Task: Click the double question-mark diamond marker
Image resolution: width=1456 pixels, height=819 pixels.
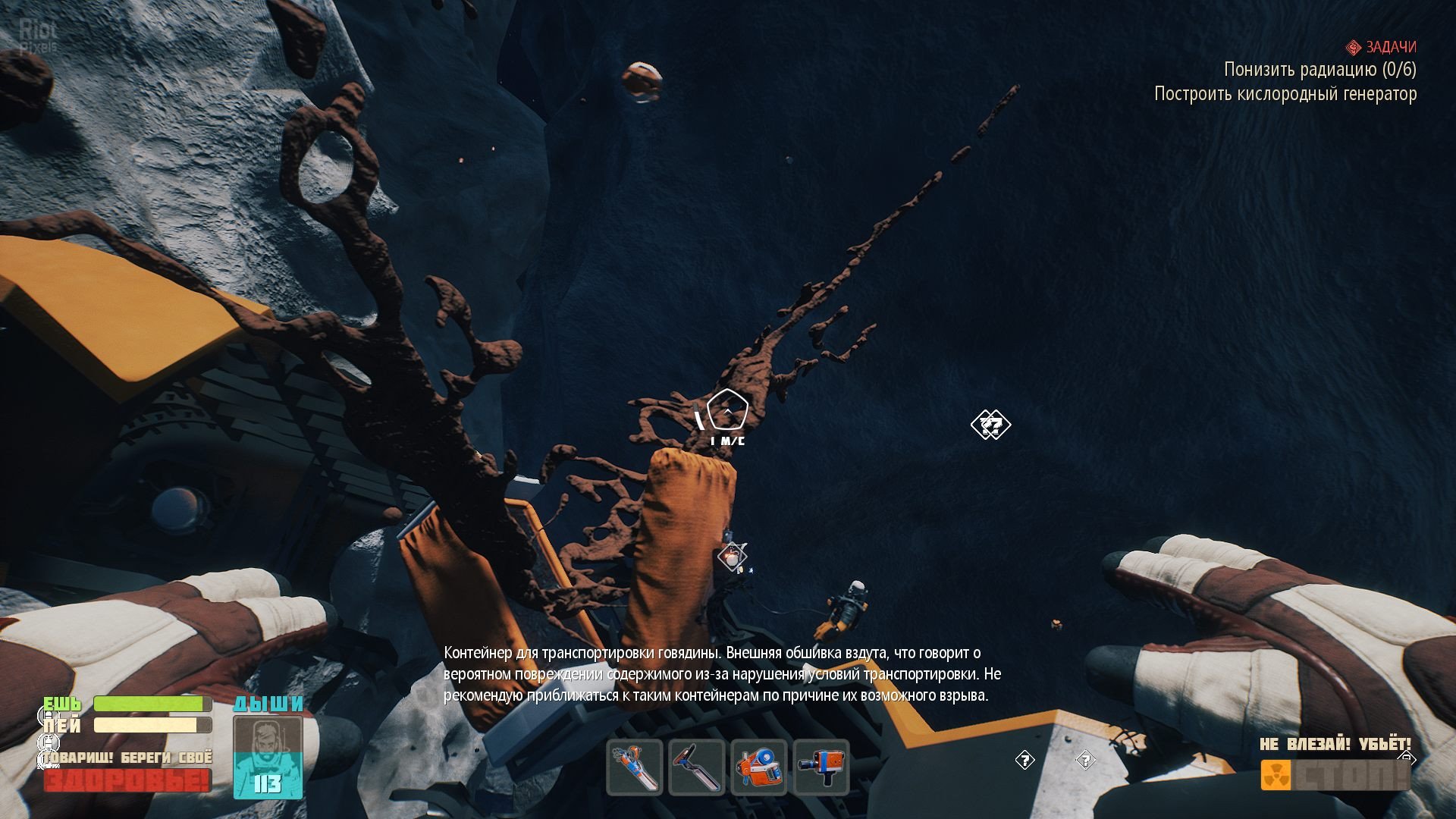Action: tap(990, 425)
